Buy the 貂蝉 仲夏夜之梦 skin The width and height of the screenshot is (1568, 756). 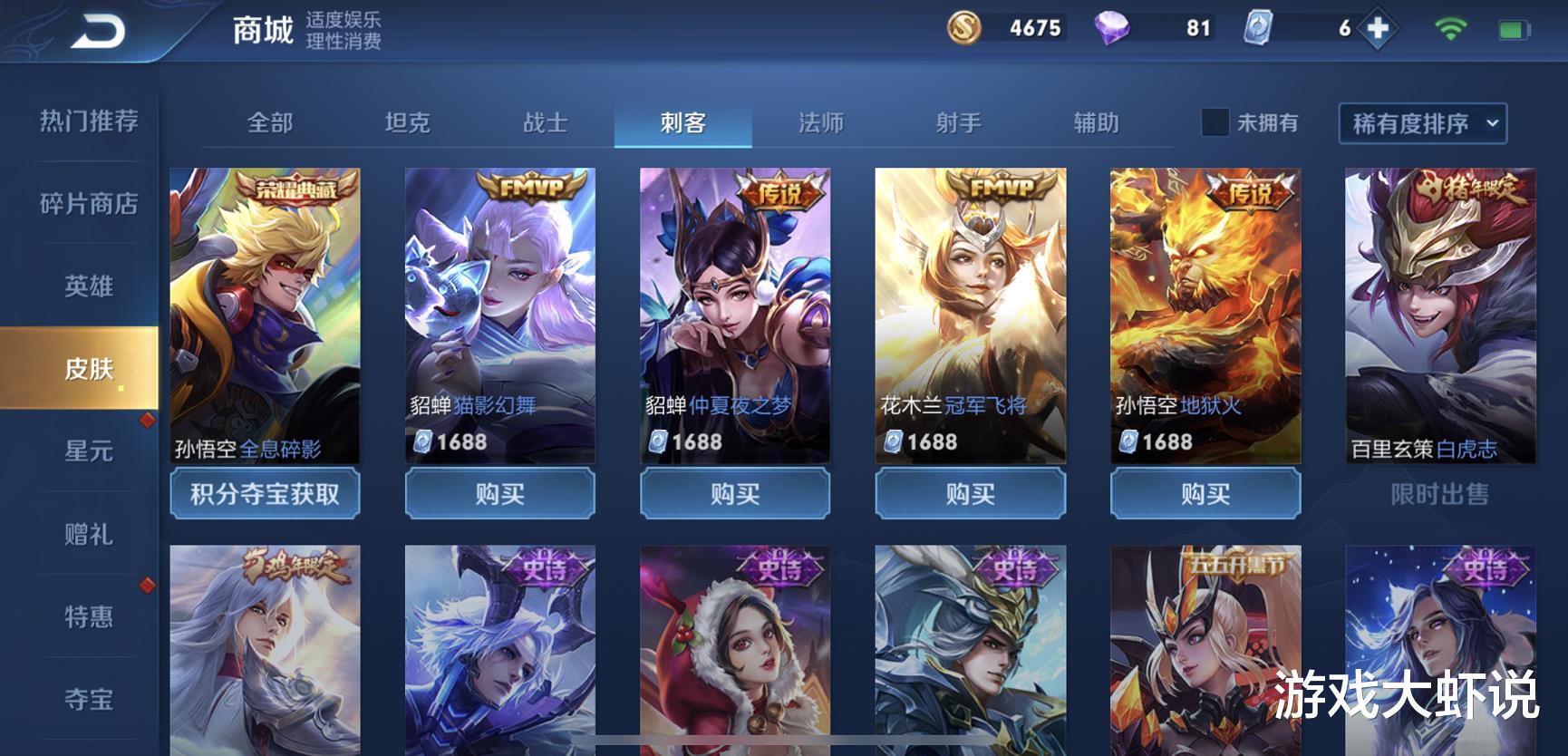pos(734,495)
